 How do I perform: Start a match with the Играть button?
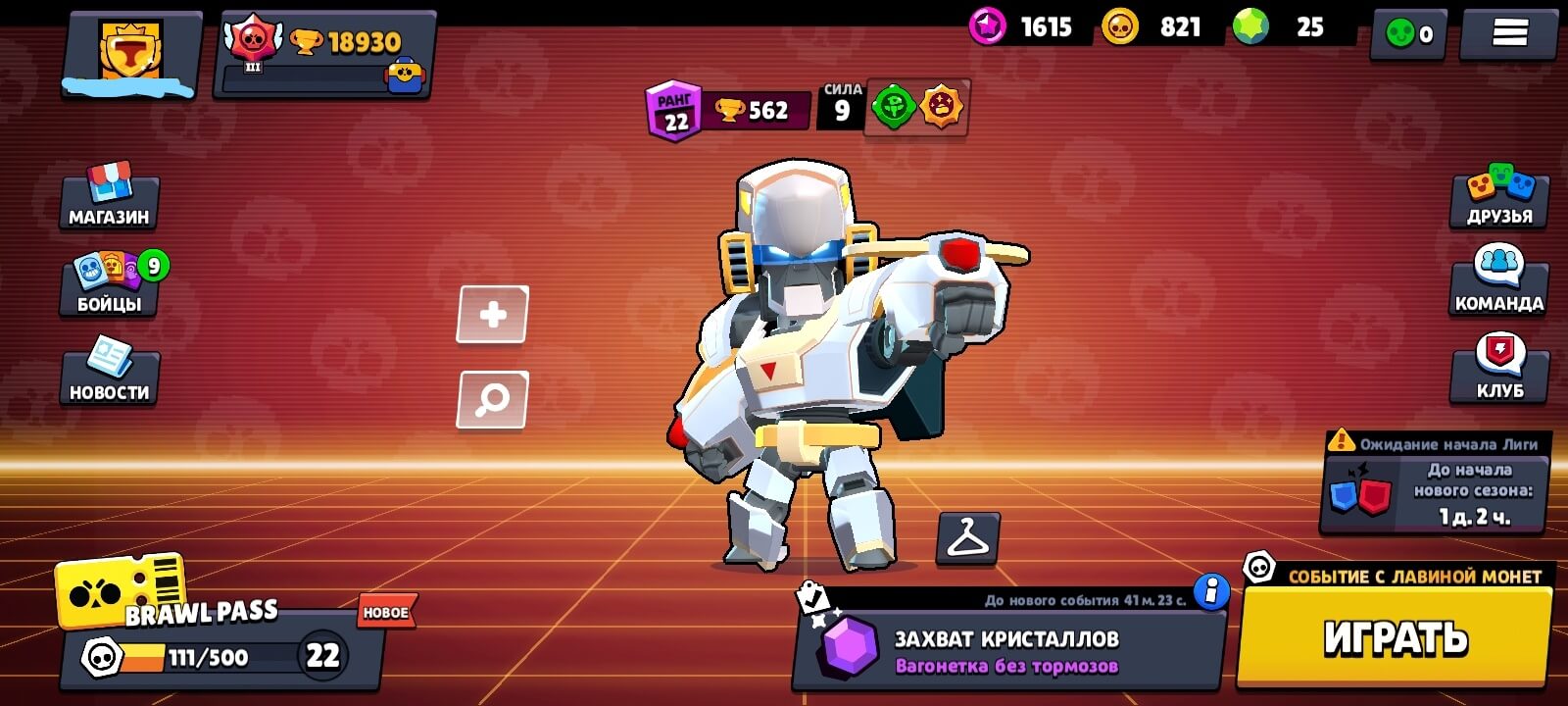(x=1395, y=637)
